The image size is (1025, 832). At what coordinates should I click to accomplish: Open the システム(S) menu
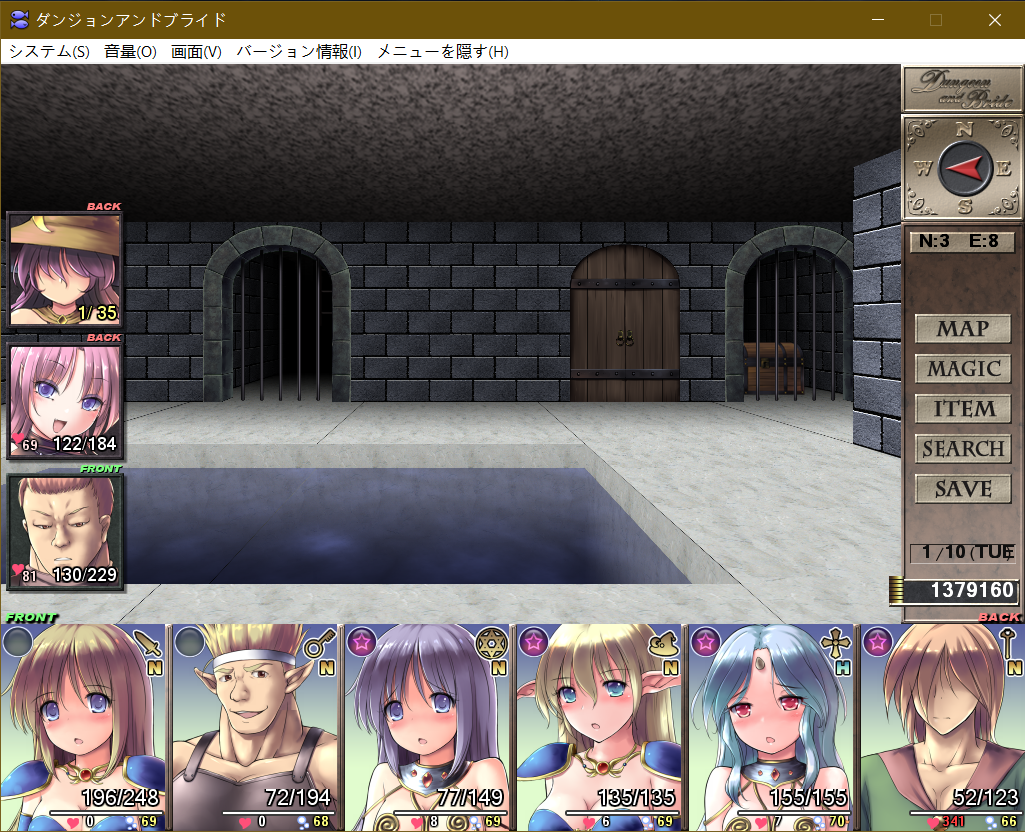point(49,52)
